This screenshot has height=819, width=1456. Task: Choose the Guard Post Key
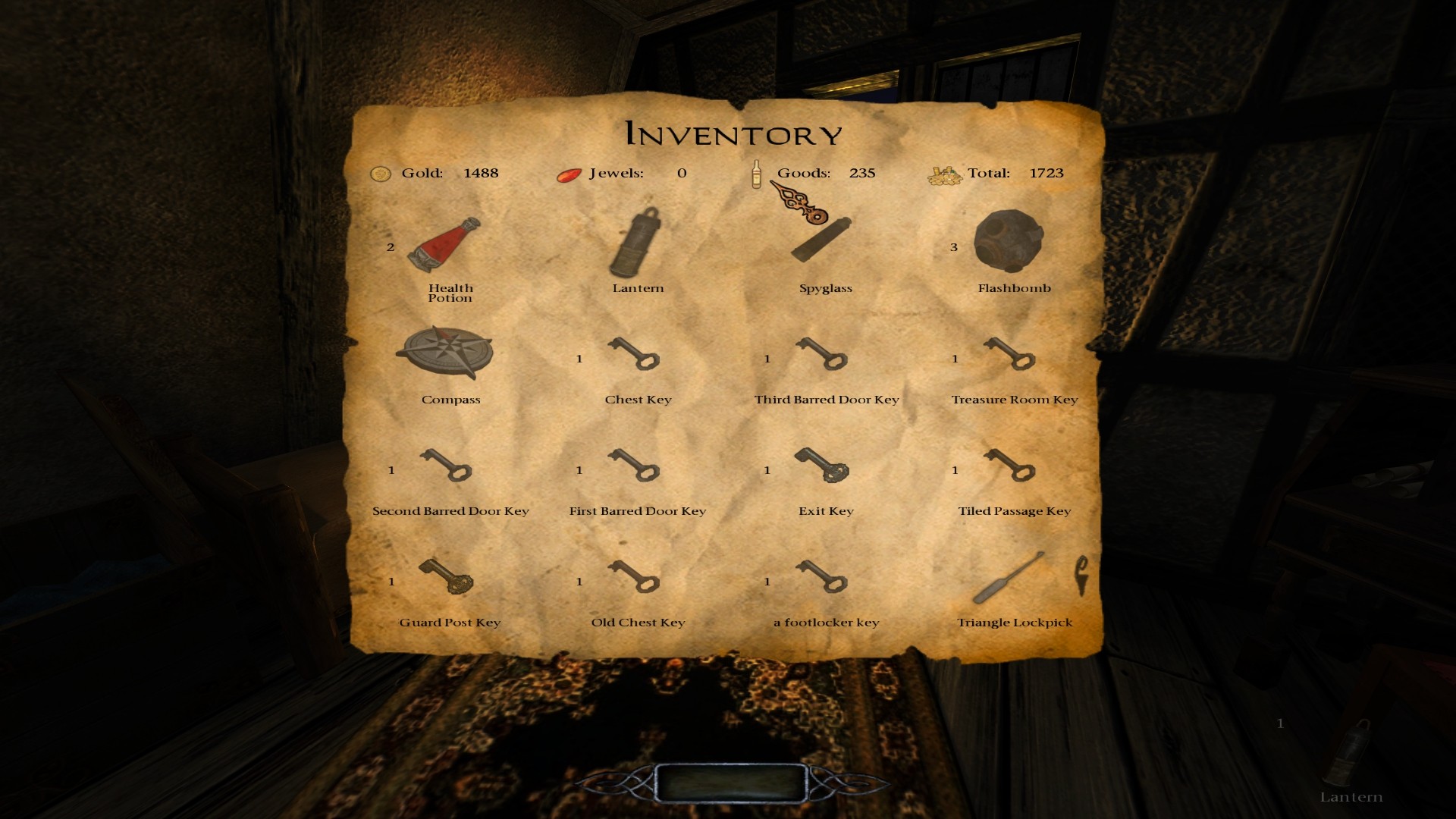pos(447,577)
